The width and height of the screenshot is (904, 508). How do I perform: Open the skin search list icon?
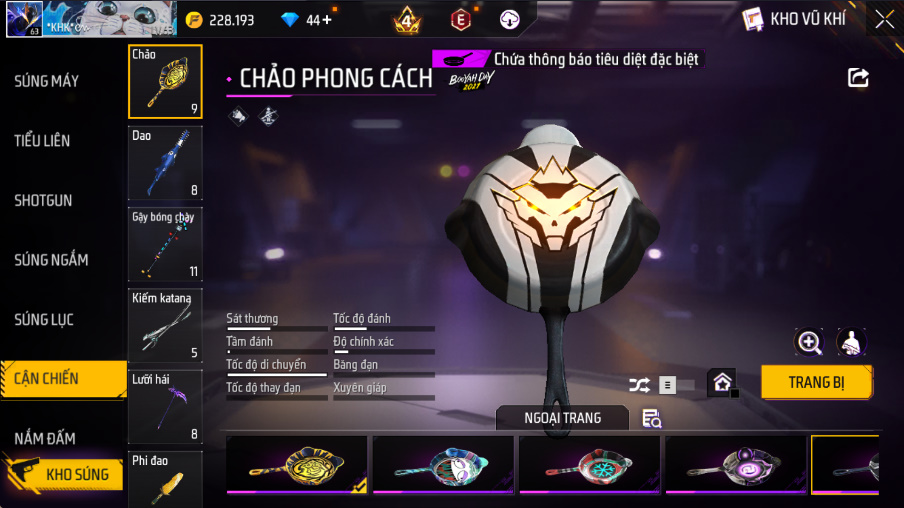click(652, 419)
